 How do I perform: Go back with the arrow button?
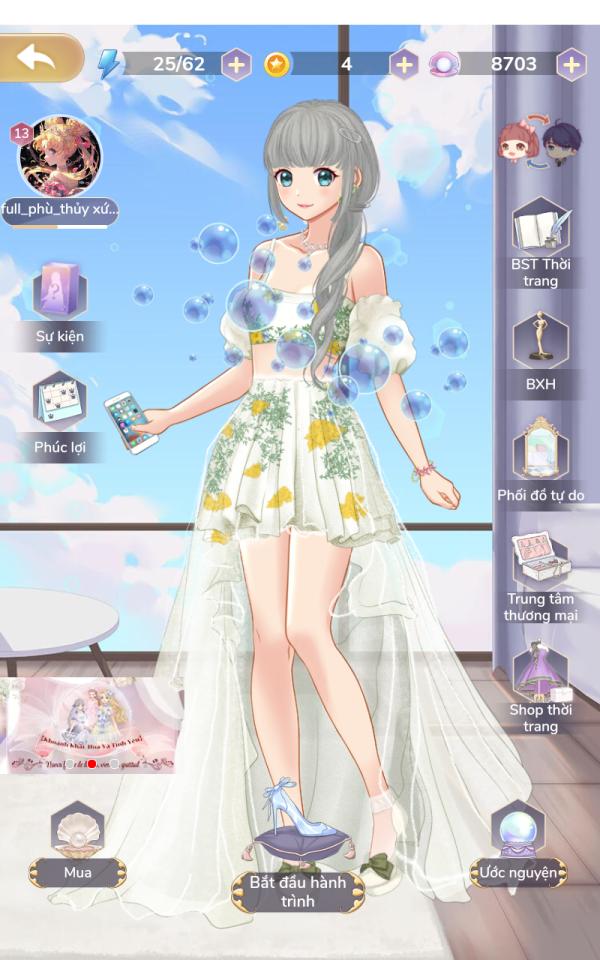coord(40,58)
